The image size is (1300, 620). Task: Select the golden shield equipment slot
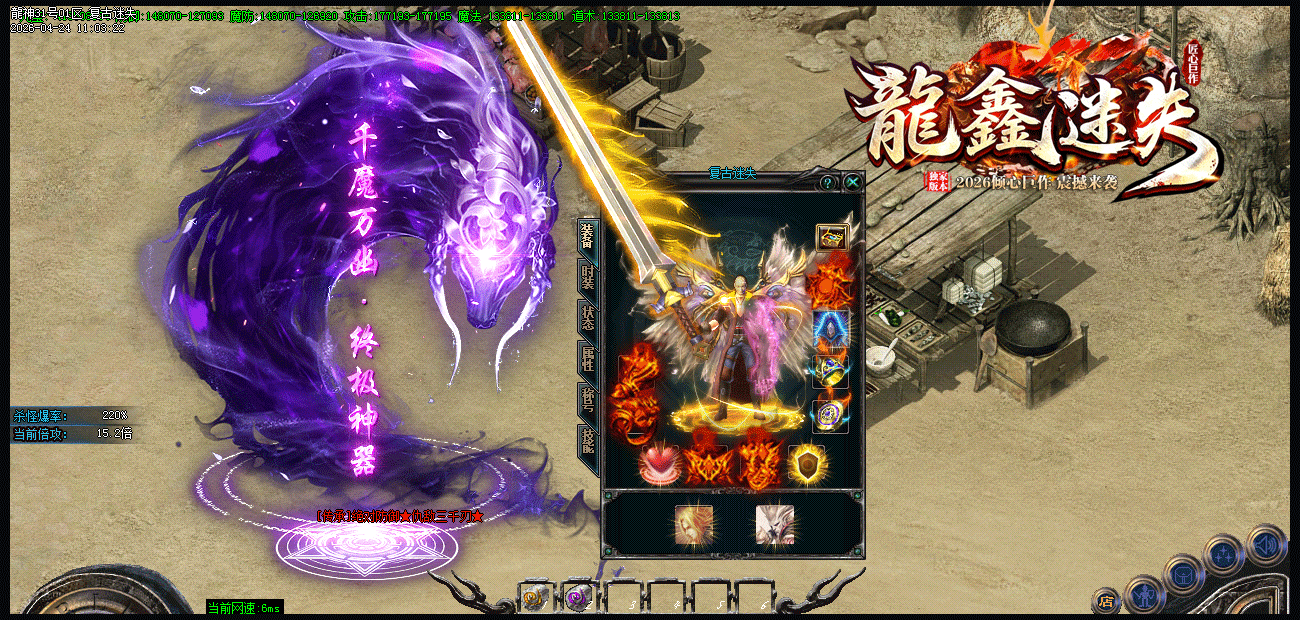pyautogui.click(x=806, y=463)
